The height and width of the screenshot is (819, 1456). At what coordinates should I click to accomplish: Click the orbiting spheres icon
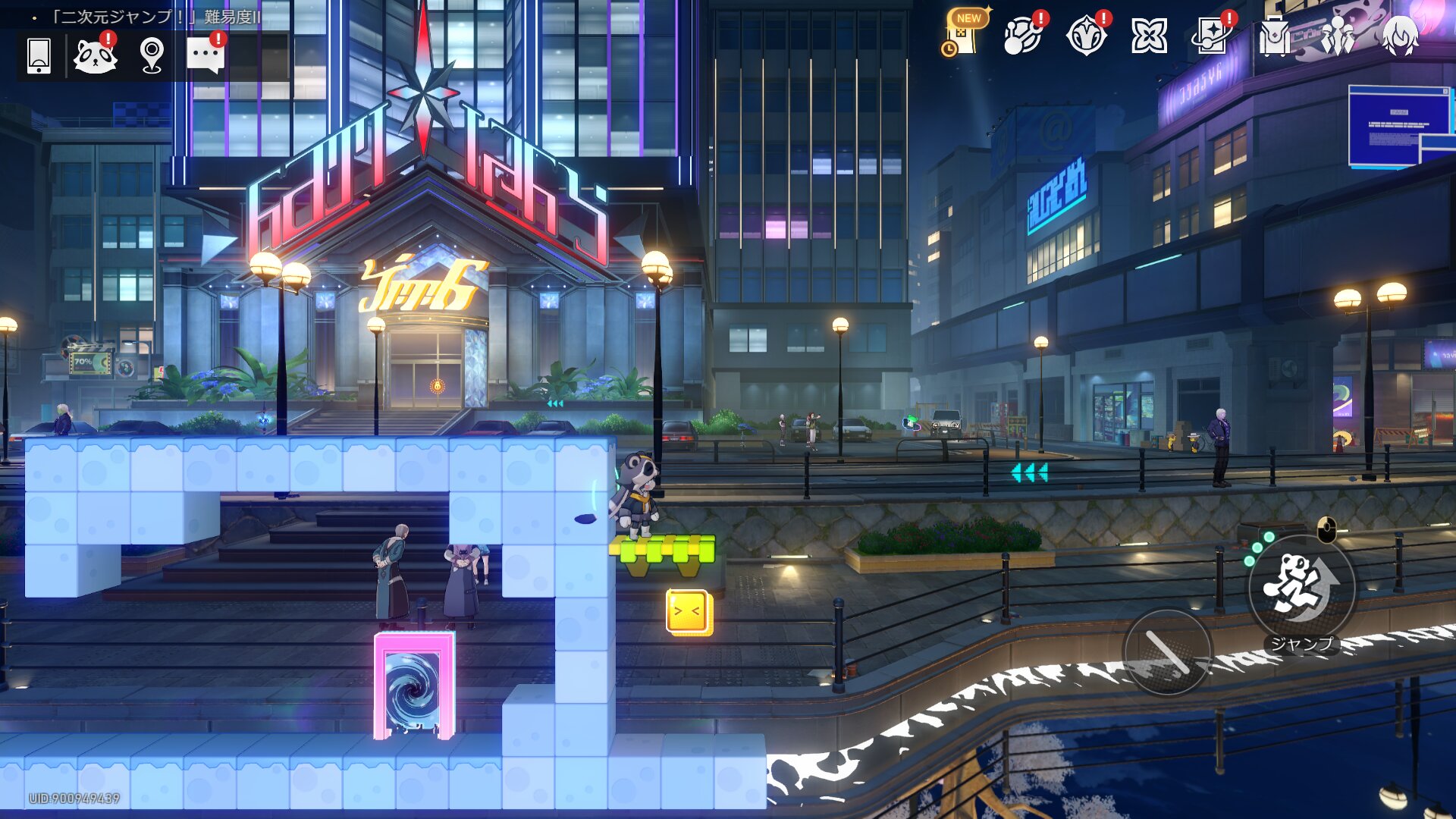click(1023, 35)
